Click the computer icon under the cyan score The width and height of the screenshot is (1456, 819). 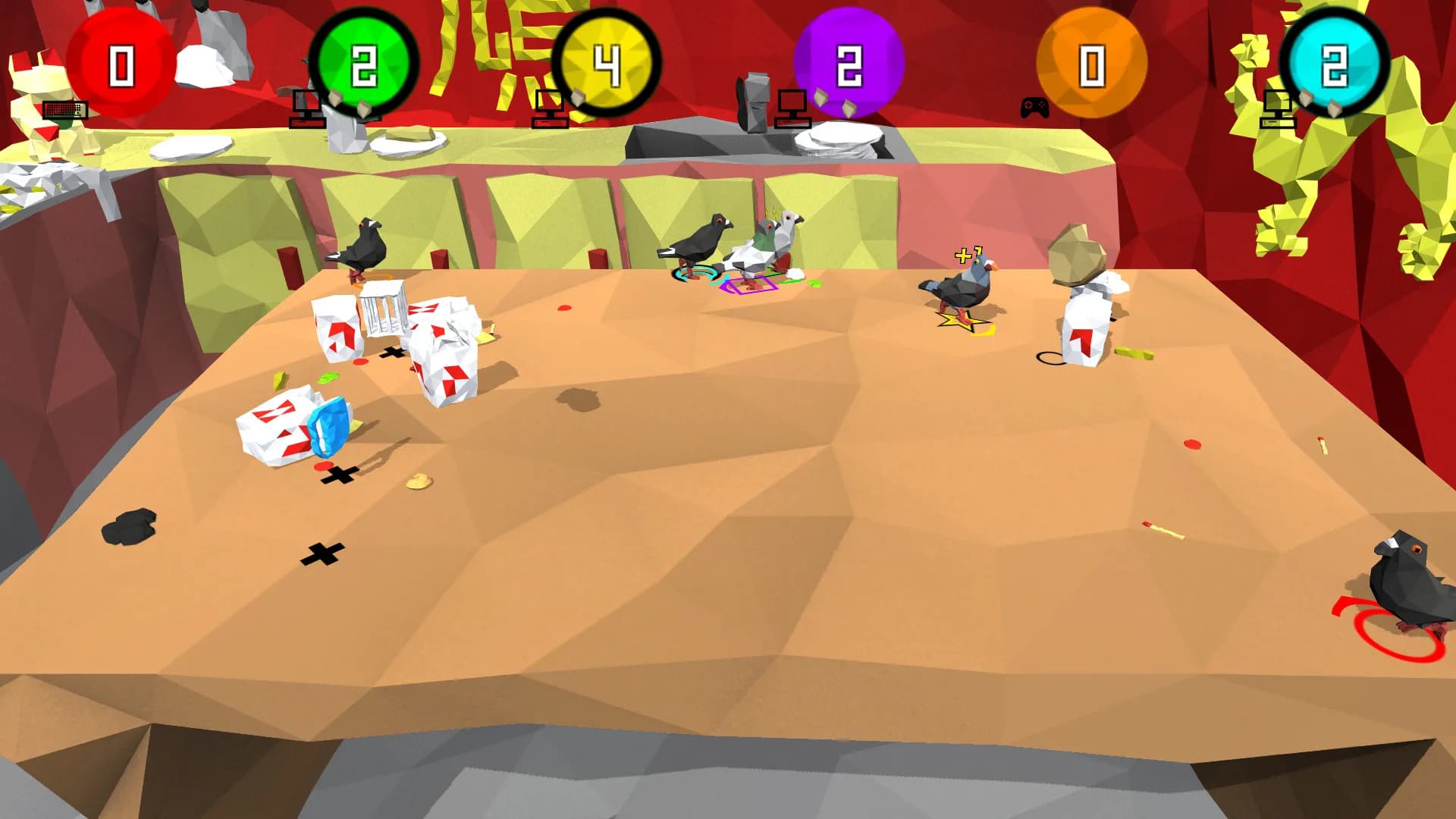(x=1278, y=110)
